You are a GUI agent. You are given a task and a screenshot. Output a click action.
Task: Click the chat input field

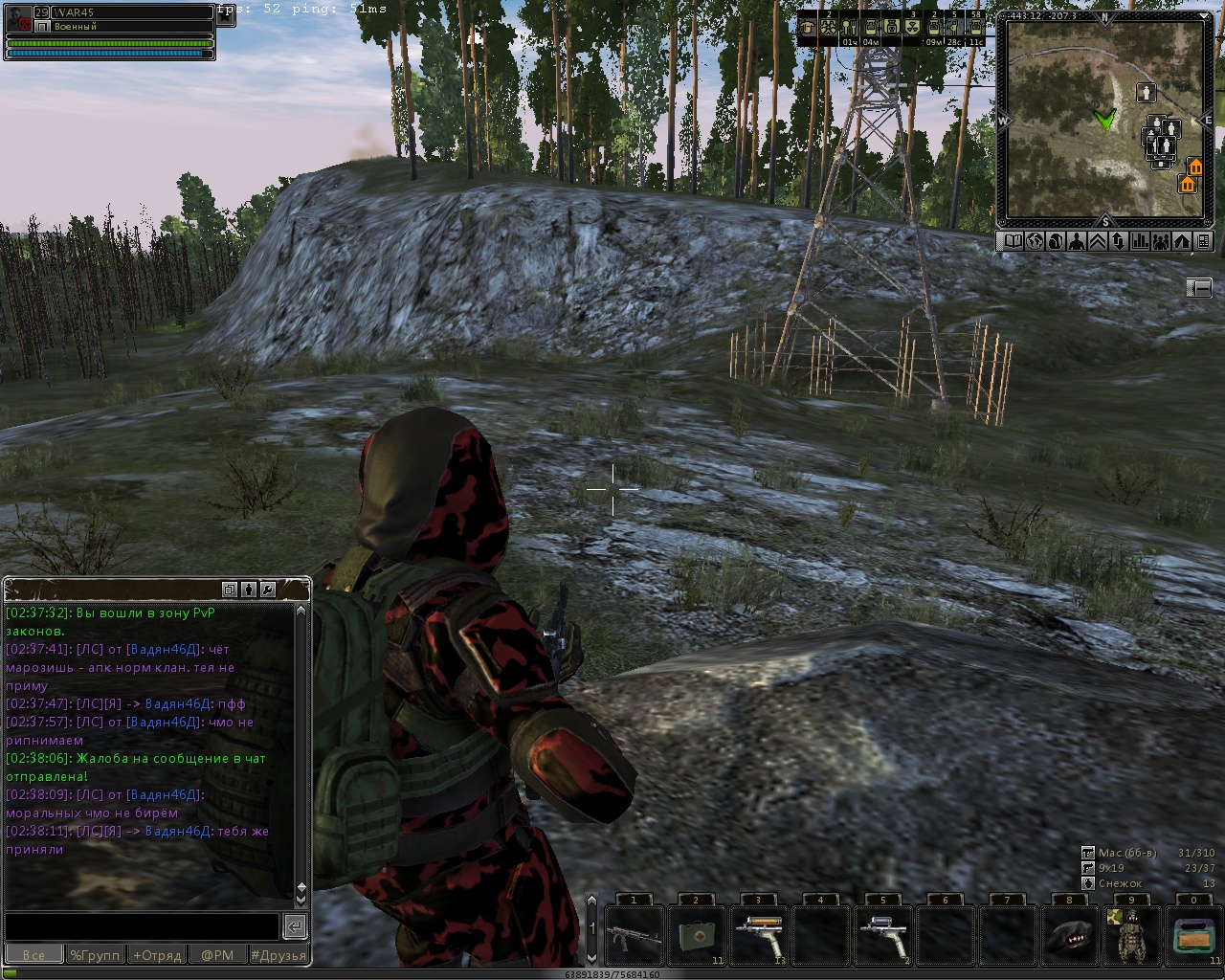(142, 925)
